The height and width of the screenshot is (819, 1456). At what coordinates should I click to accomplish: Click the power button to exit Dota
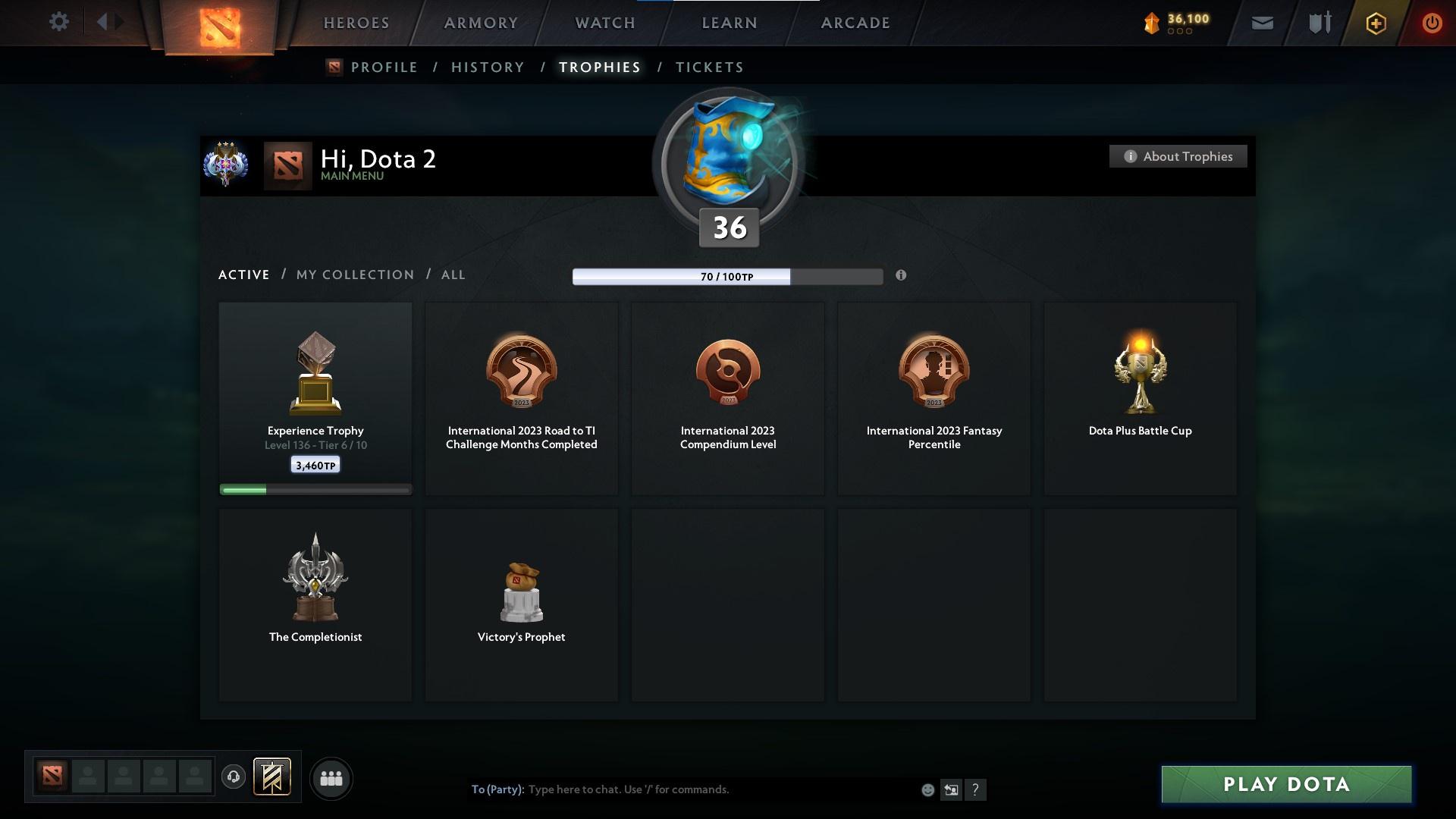pos(1432,23)
